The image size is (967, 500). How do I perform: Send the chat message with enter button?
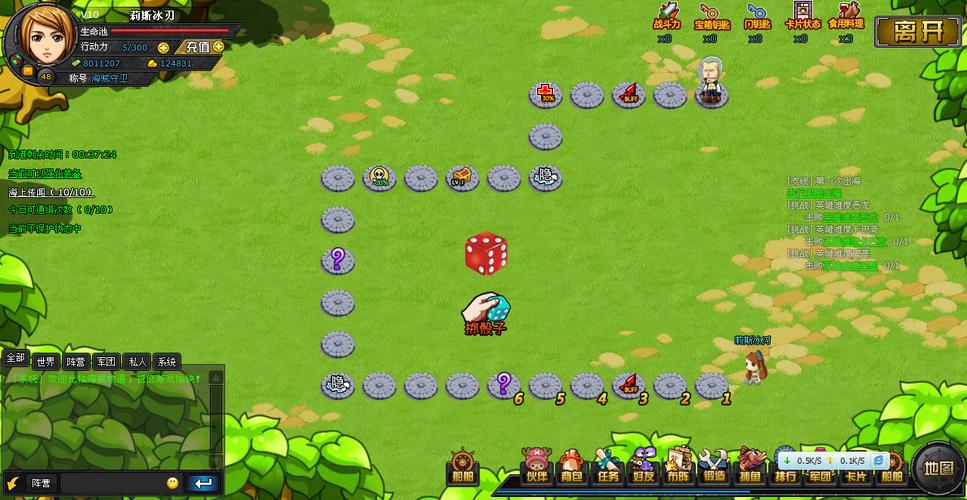click(x=203, y=483)
